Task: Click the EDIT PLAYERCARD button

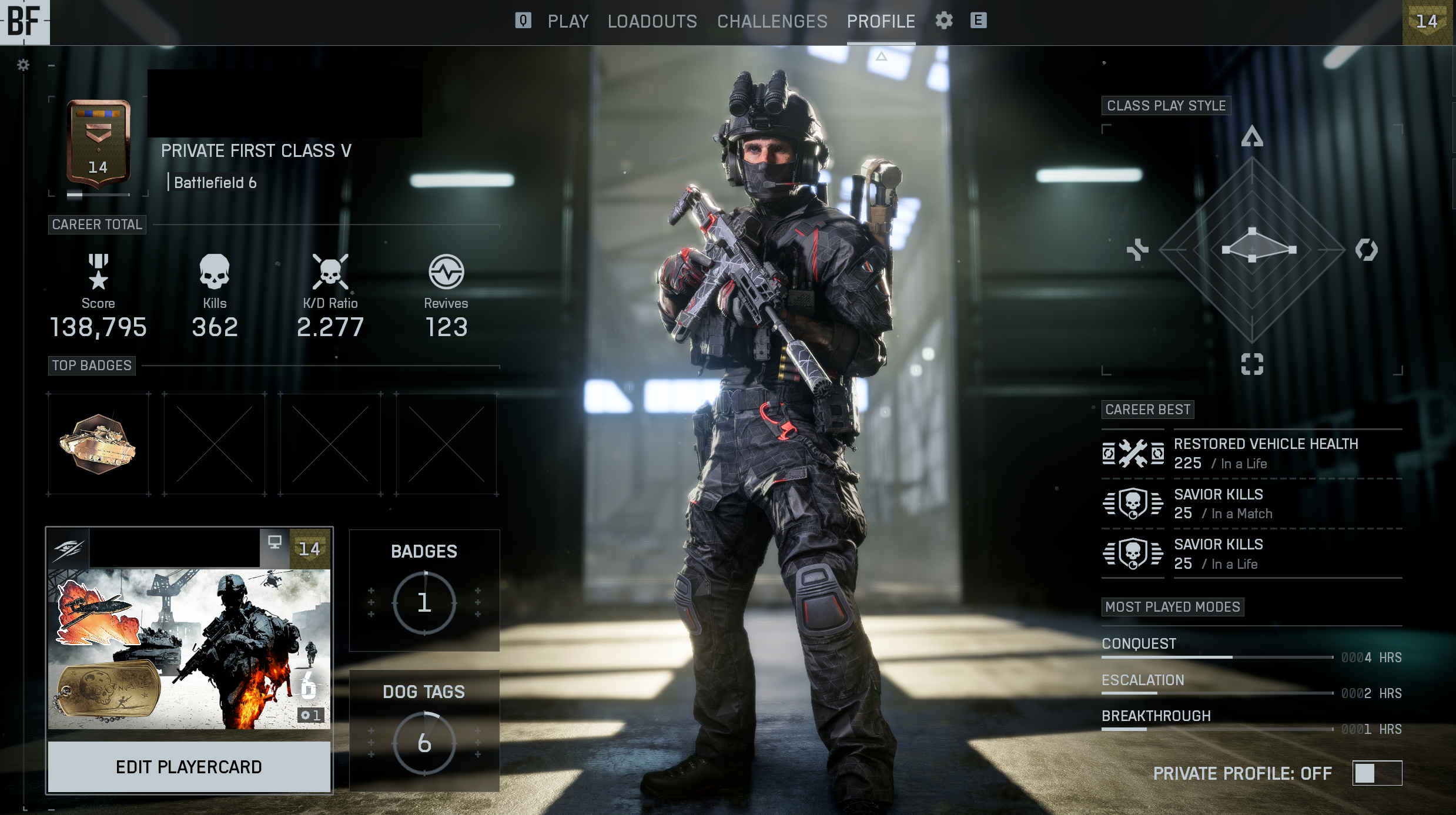Action: click(189, 767)
